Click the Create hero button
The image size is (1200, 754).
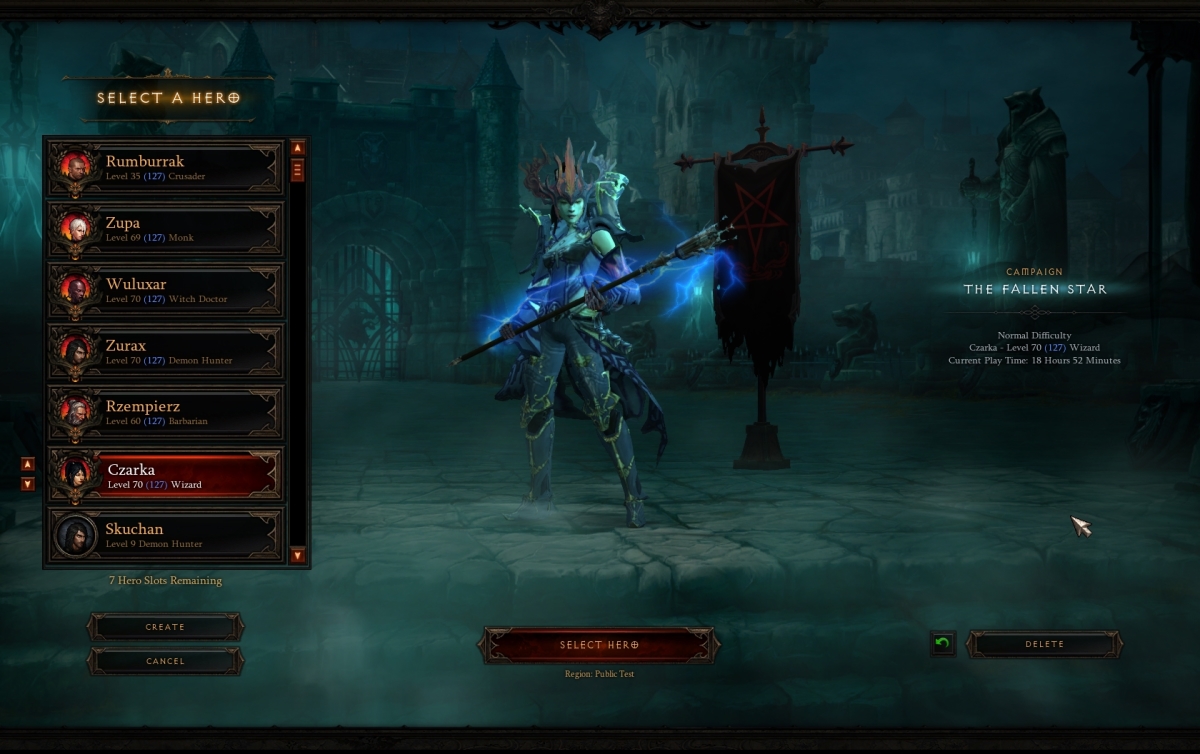(x=165, y=627)
